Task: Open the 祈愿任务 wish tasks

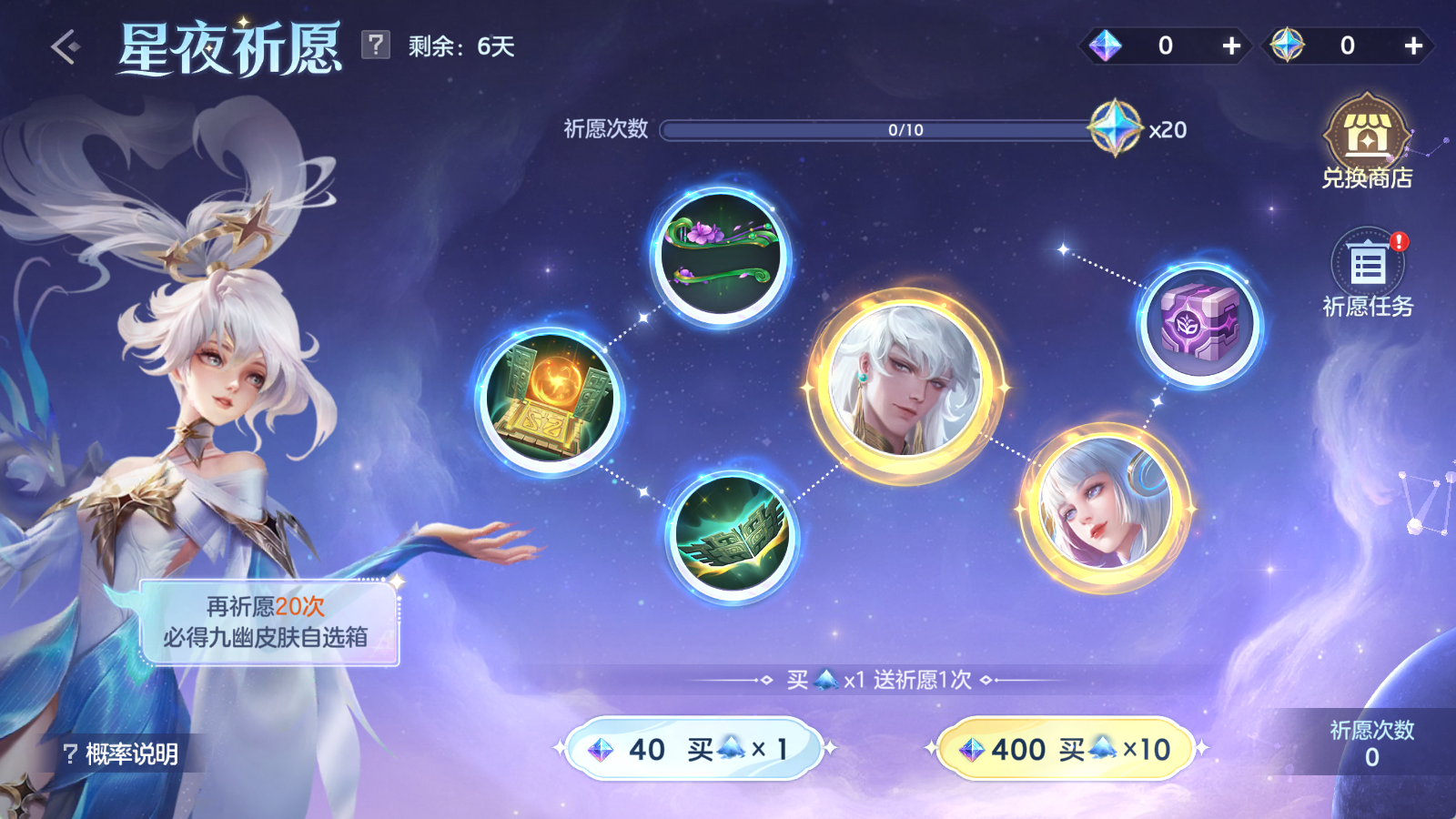Action: click(1367, 273)
